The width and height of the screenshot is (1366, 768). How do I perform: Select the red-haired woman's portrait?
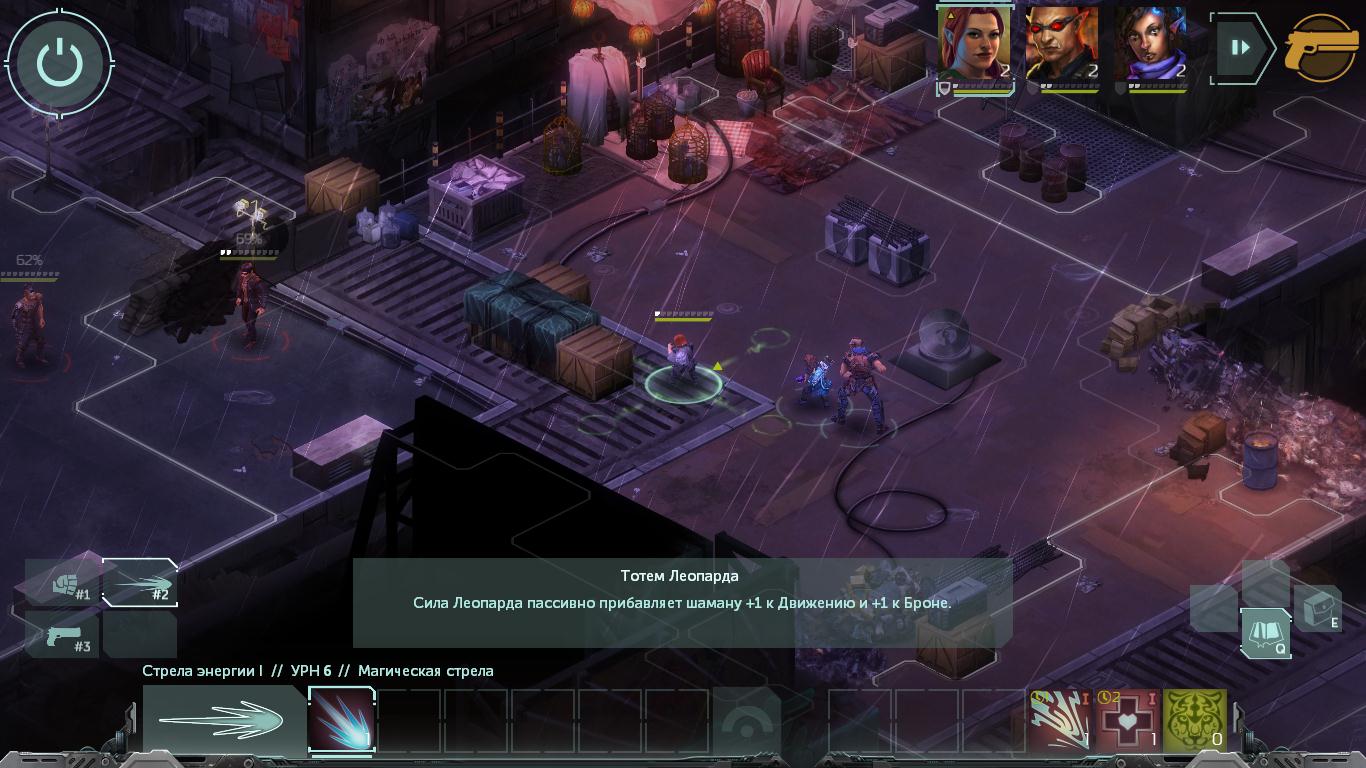[x=974, y=43]
